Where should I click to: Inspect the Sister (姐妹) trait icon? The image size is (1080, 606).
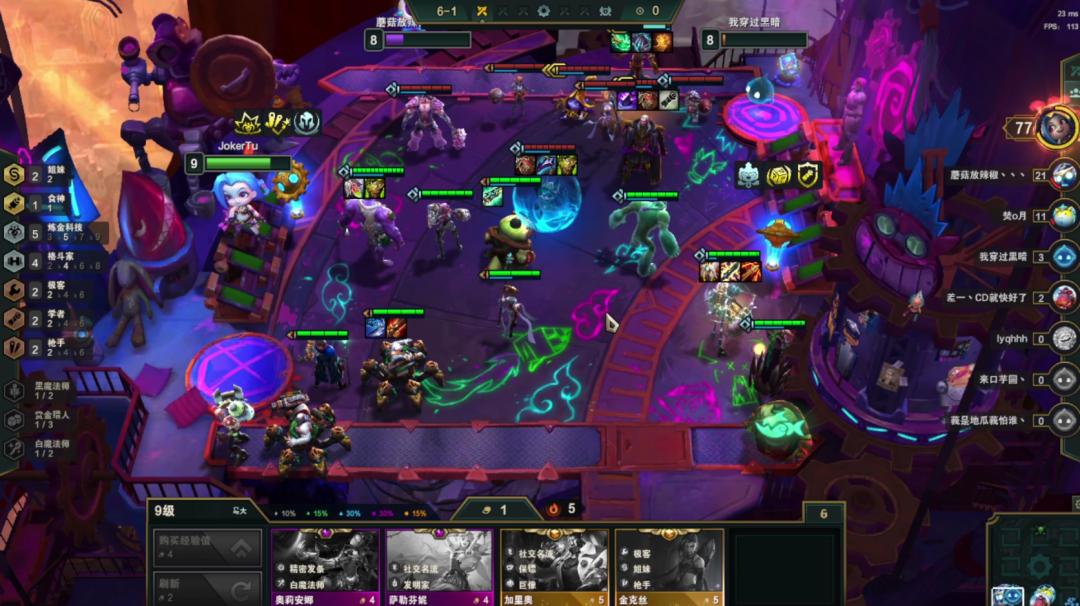coord(14,175)
